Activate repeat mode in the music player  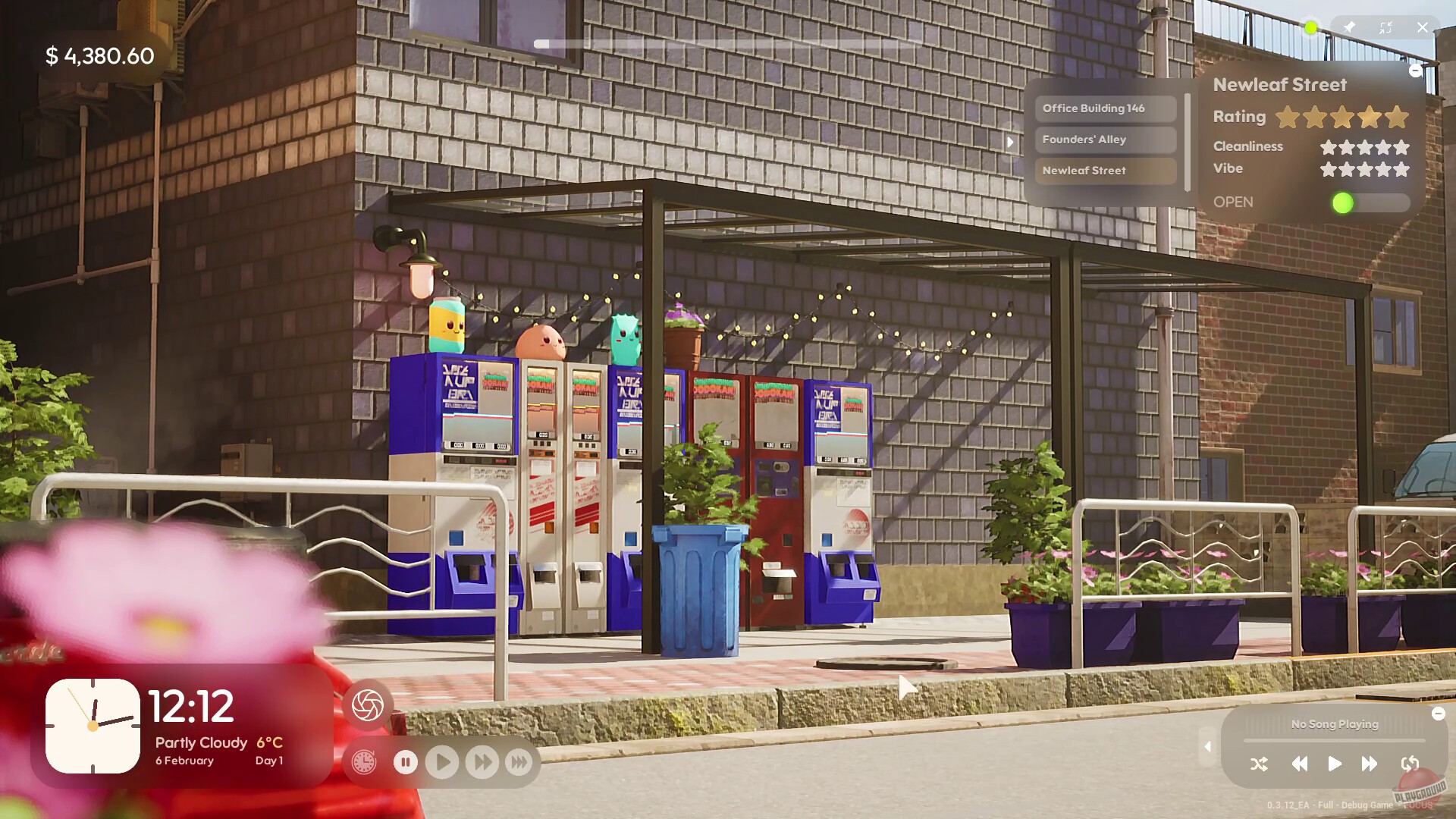[x=1410, y=764]
